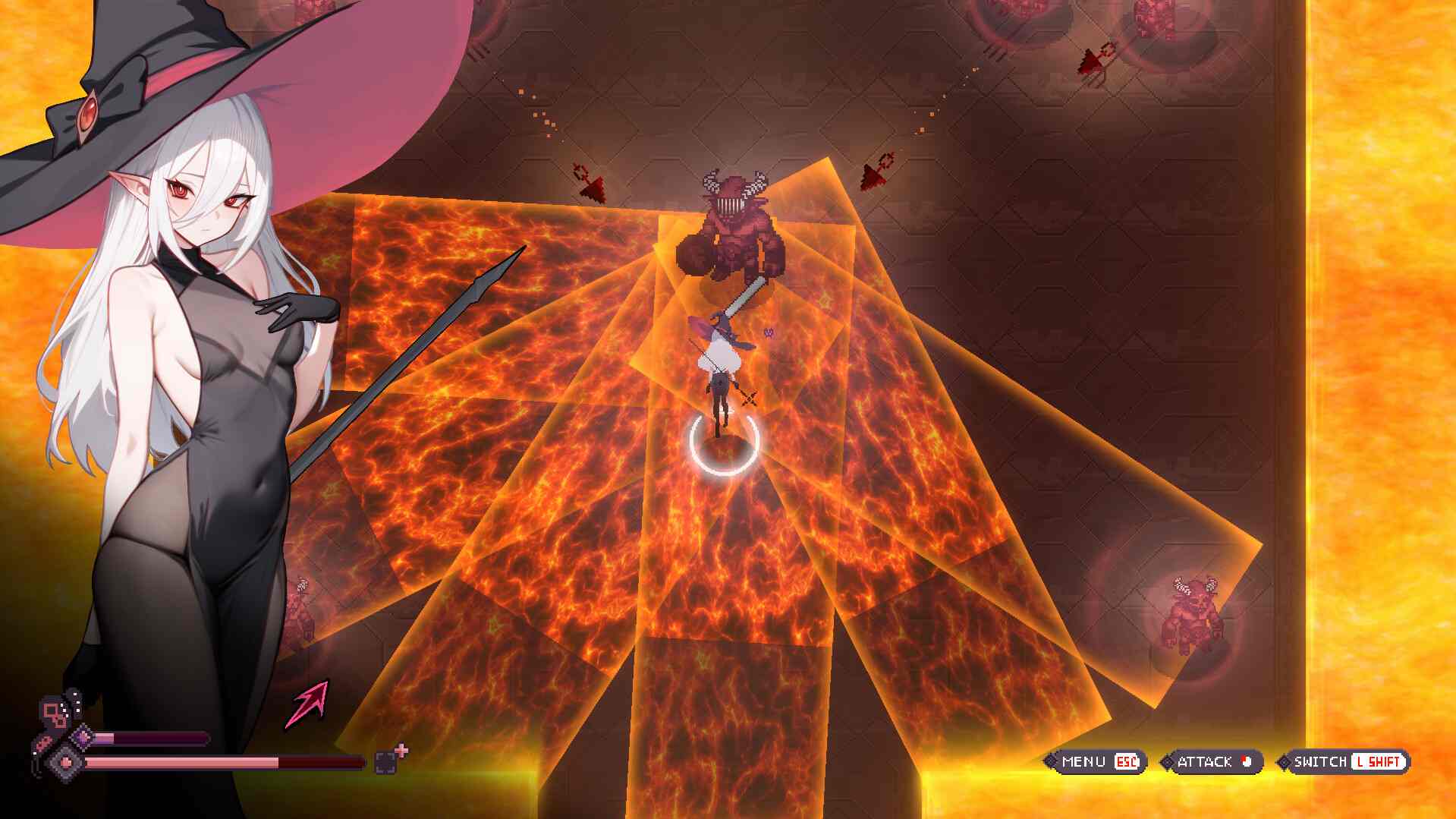Click the red ESC key badge in the MENU prompt

[x=1127, y=762]
